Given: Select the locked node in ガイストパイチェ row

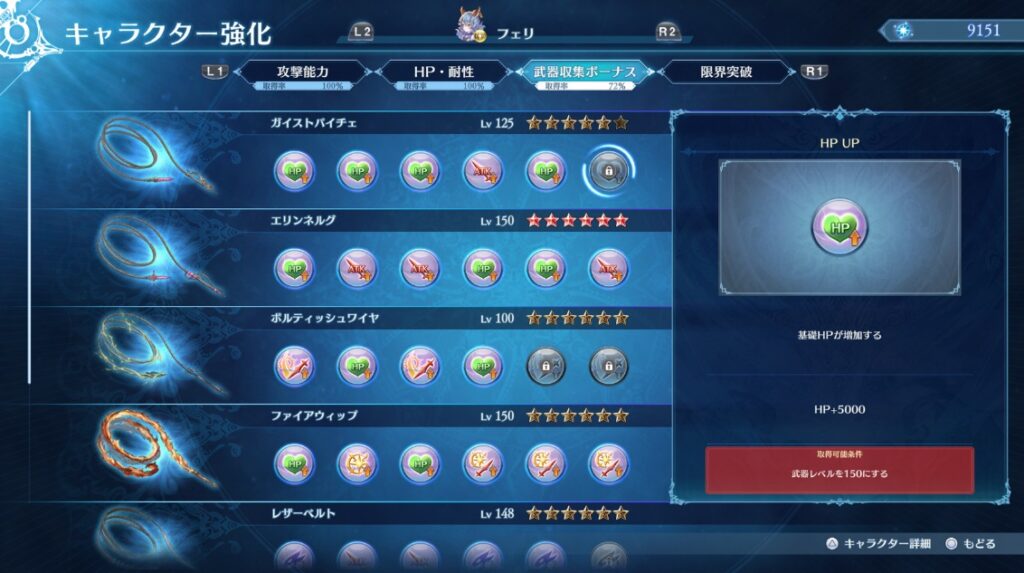Looking at the screenshot, I should point(608,172).
